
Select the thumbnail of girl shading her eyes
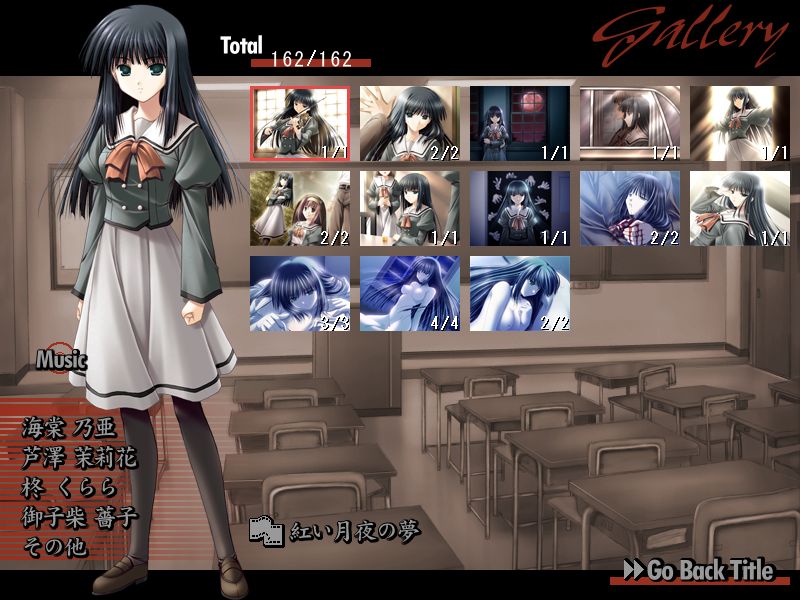739,208
